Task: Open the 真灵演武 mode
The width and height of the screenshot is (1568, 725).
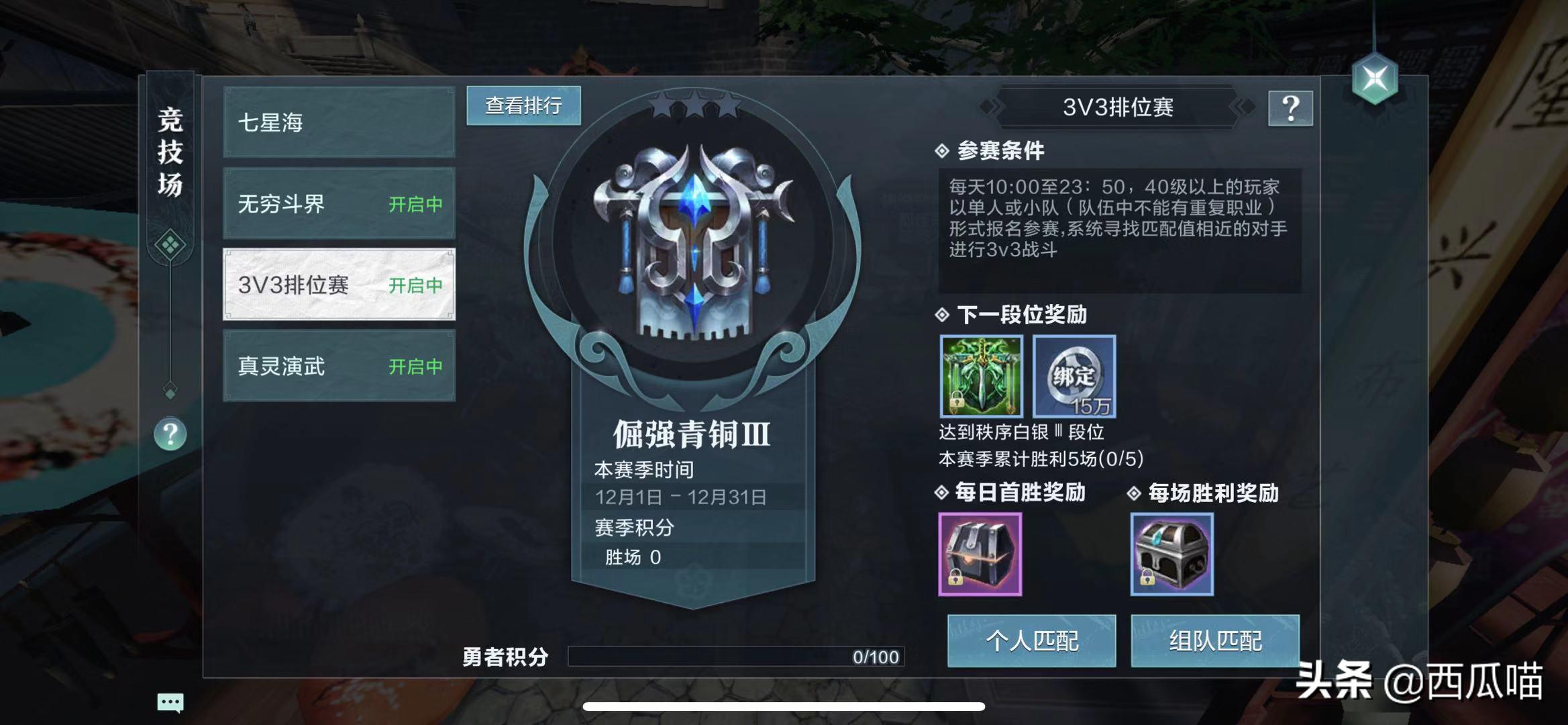Action: (x=339, y=367)
